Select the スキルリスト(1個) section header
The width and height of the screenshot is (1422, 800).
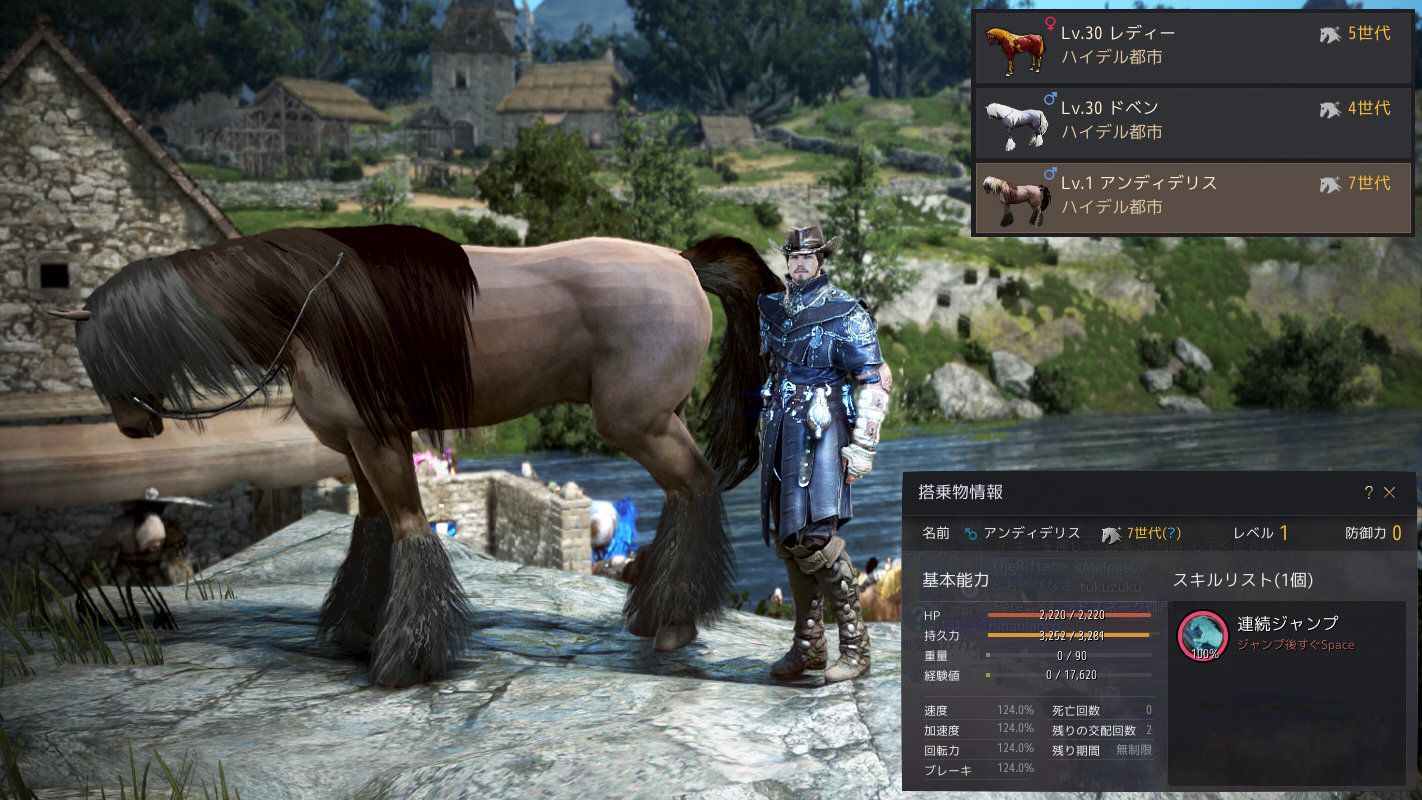[x=1245, y=577]
